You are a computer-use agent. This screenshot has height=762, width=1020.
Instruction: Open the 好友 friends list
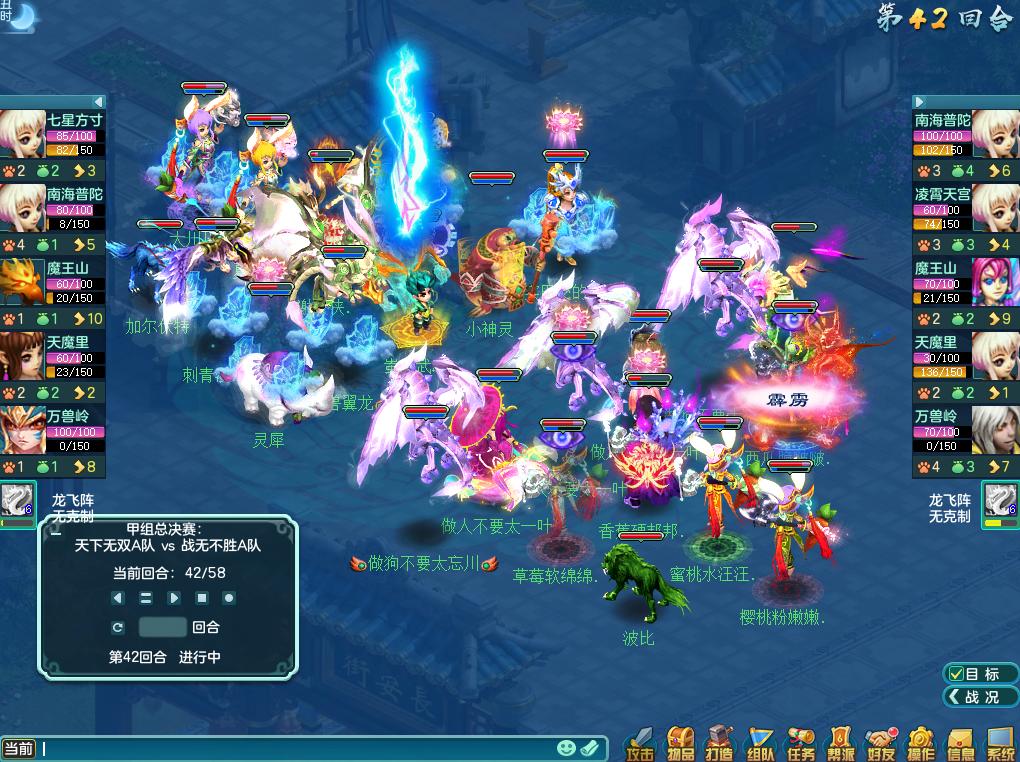[x=880, y=743]
